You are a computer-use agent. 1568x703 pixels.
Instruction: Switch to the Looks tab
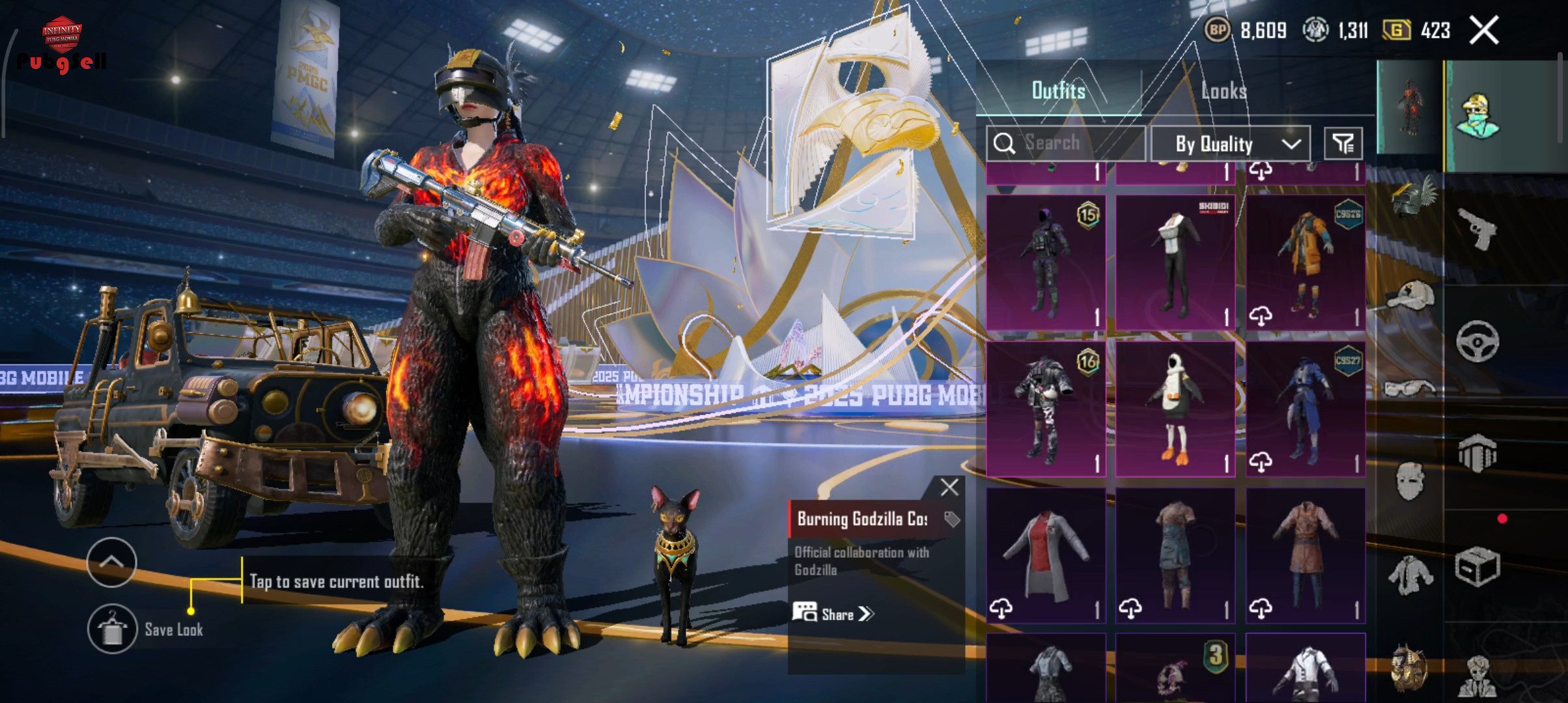click(1224, 91)
